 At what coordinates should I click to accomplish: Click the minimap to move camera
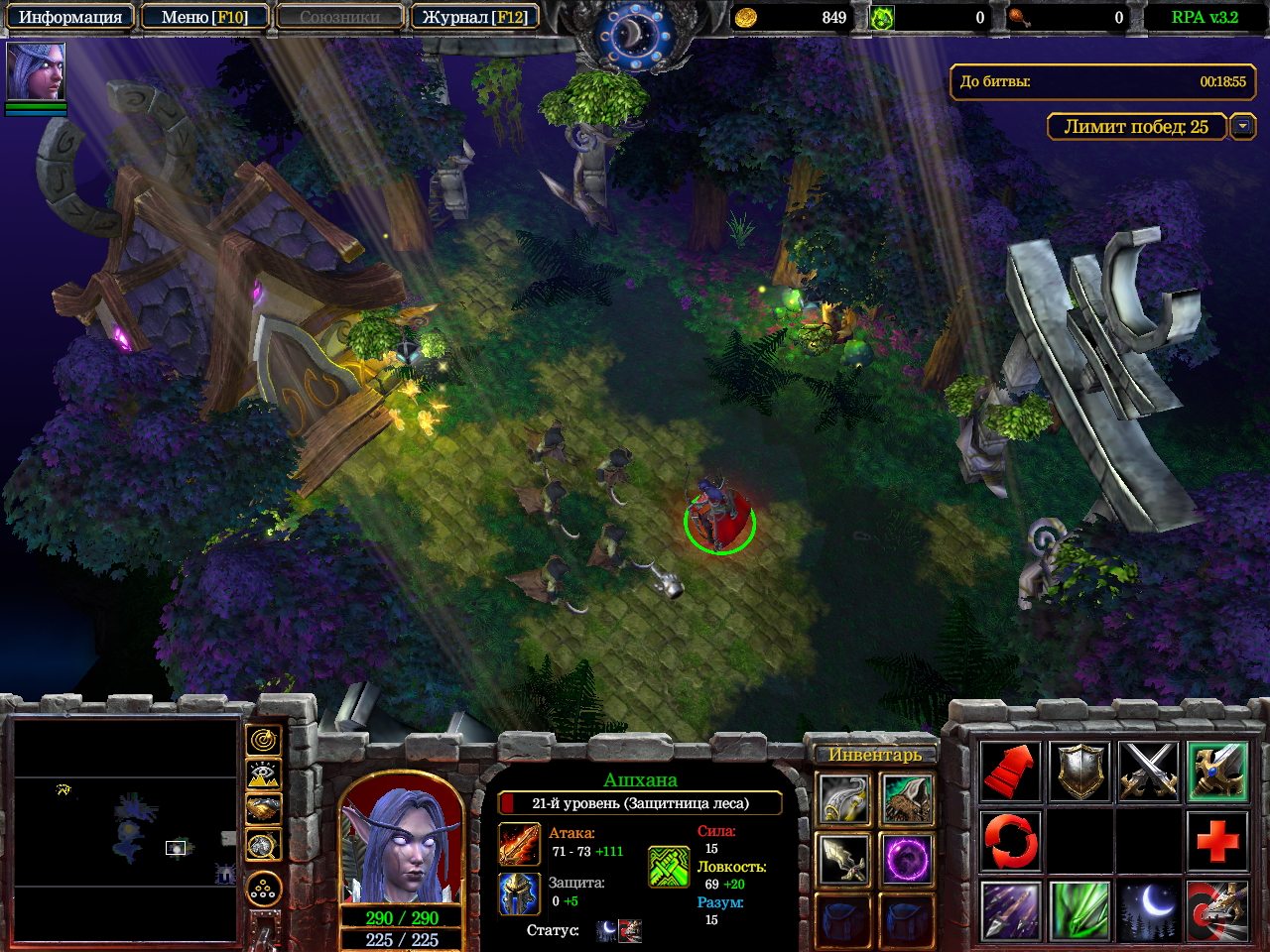pos(125,829)
